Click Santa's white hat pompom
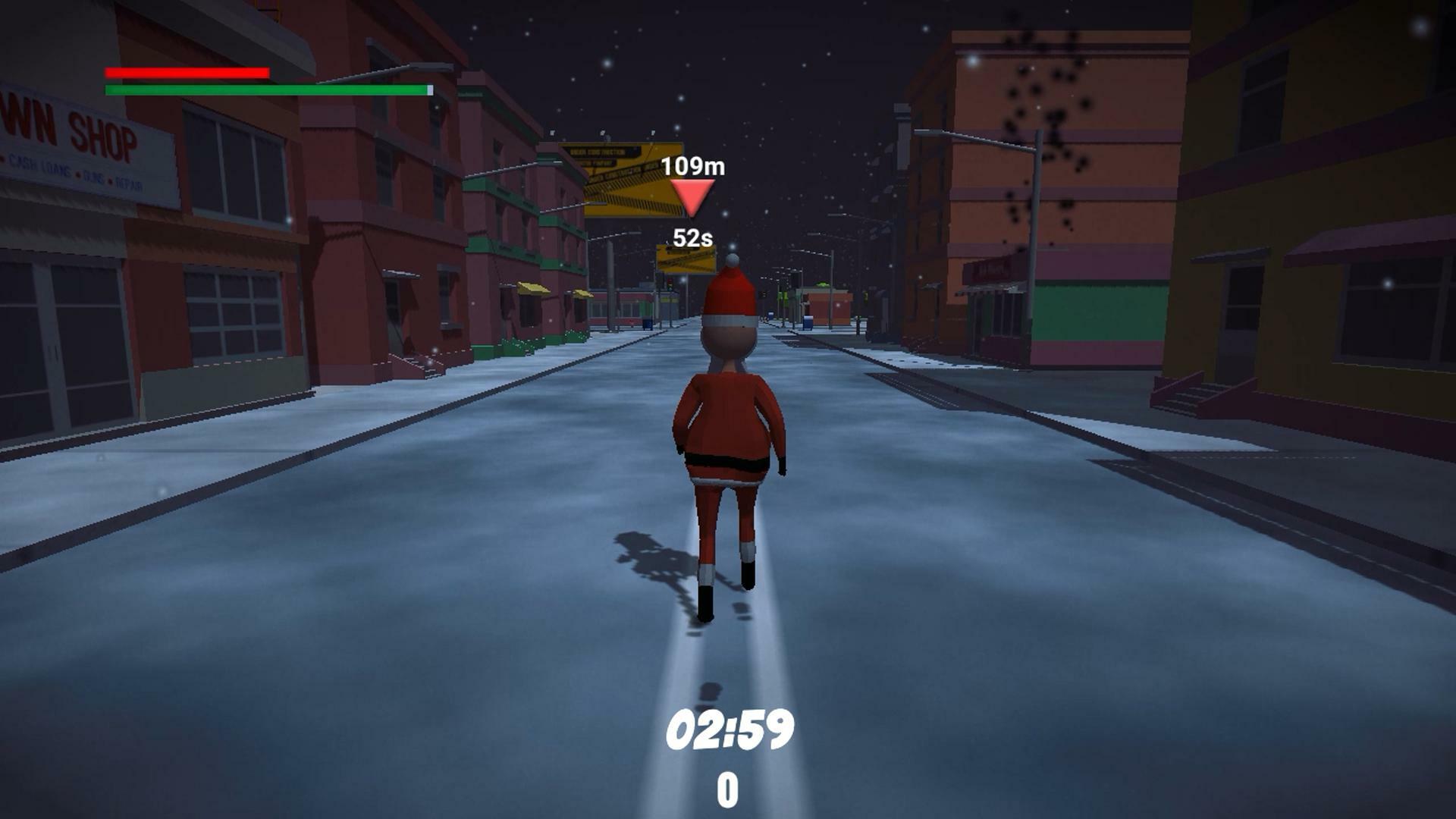The image size is (1456, 819). pos(731,261)
